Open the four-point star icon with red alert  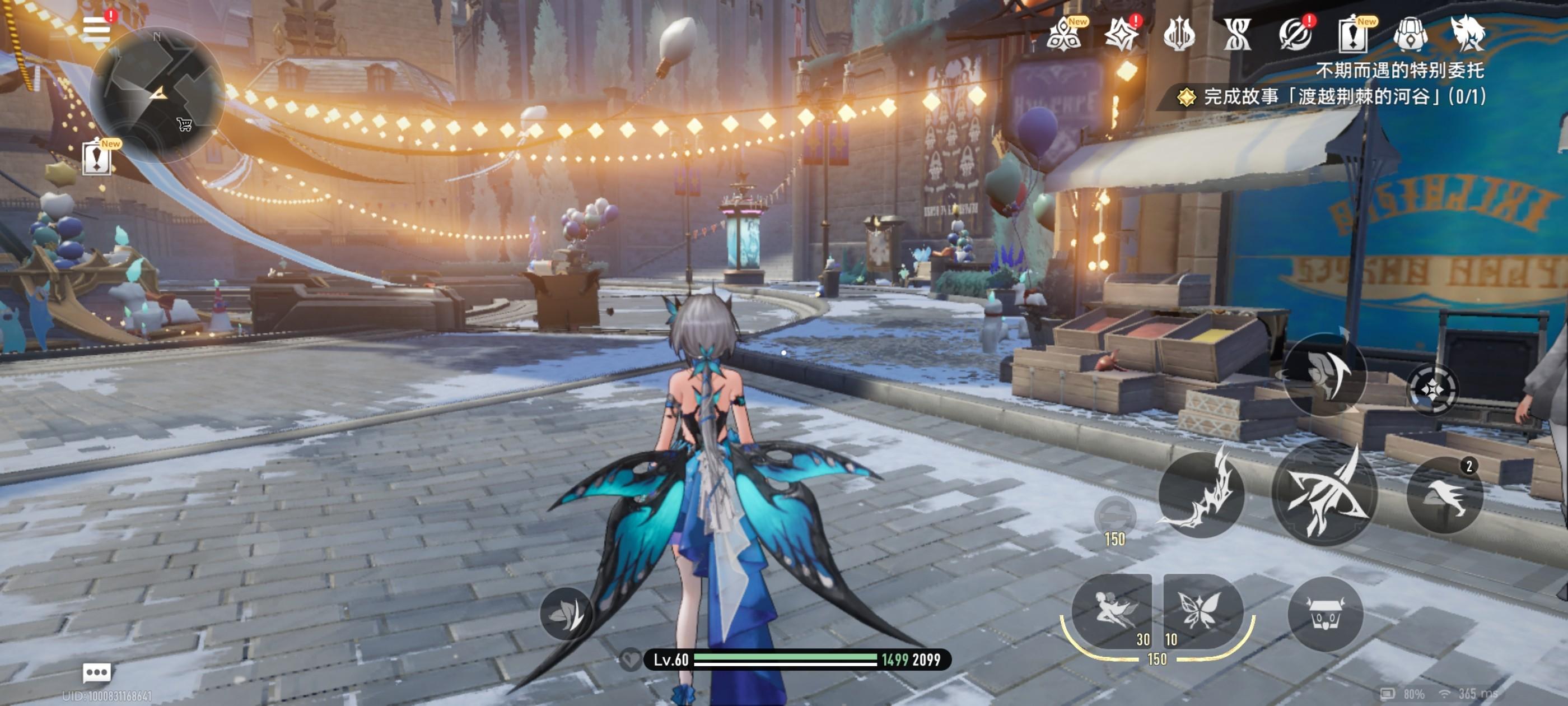(x=1121, y=35)
